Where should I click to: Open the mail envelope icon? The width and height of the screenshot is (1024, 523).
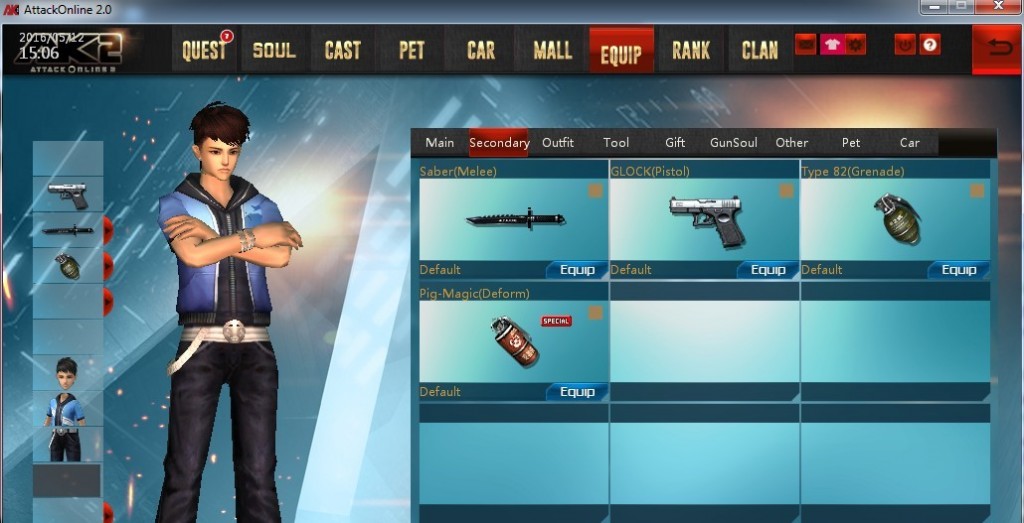806,45
